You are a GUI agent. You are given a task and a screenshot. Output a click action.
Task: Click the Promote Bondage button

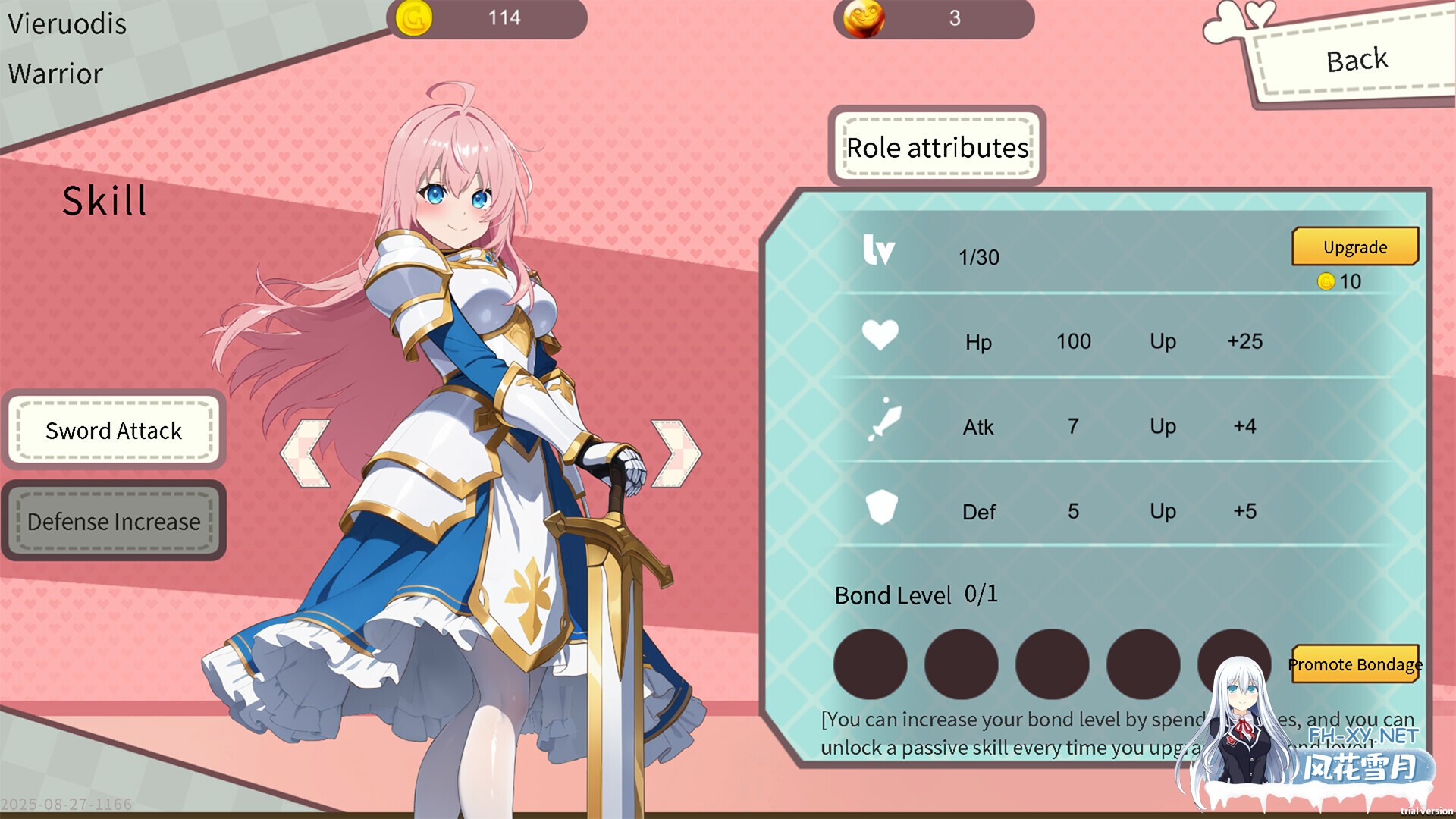pyautogui.click(x=1354, y=664)
